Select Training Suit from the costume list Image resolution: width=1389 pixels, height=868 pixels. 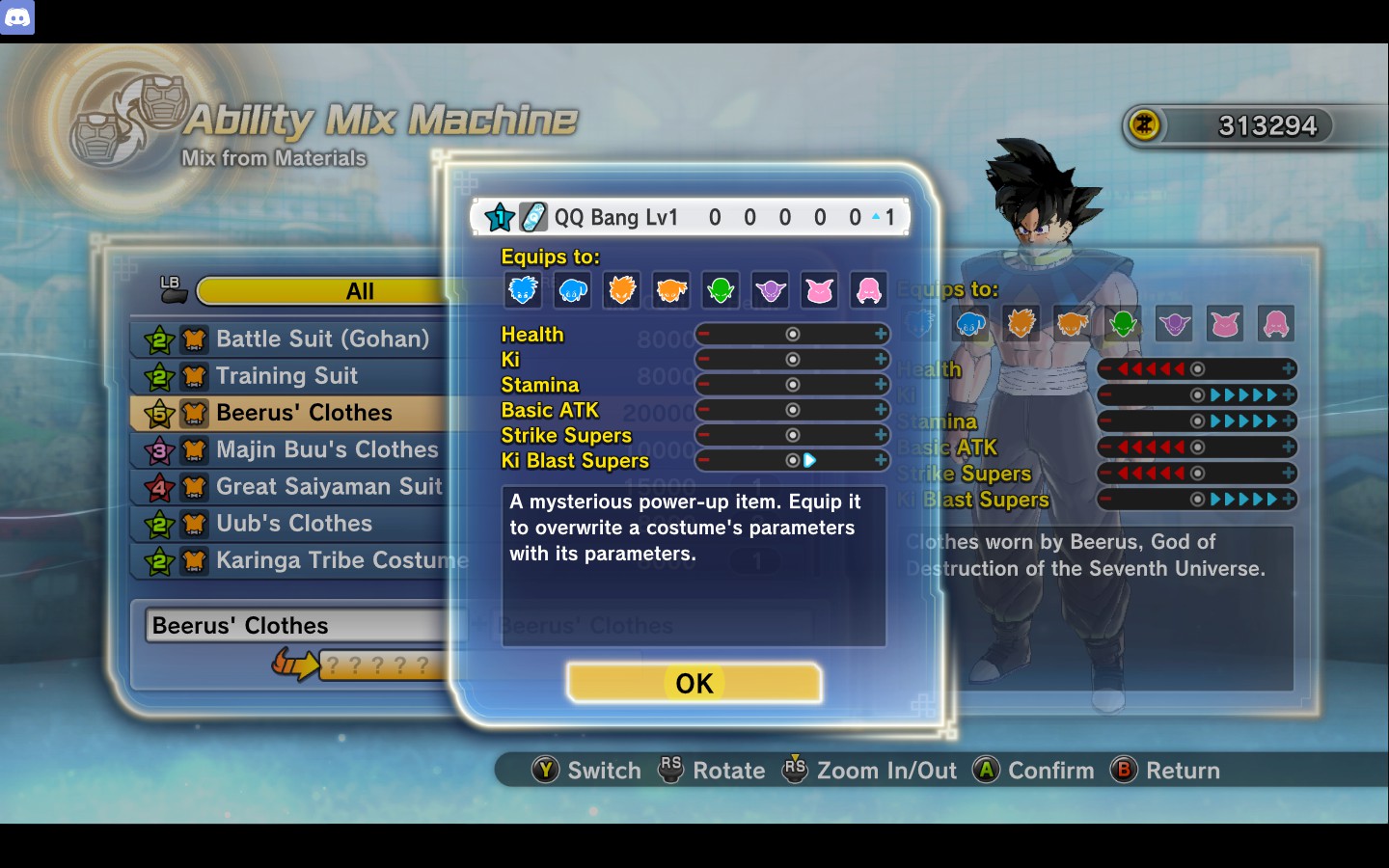286,375
